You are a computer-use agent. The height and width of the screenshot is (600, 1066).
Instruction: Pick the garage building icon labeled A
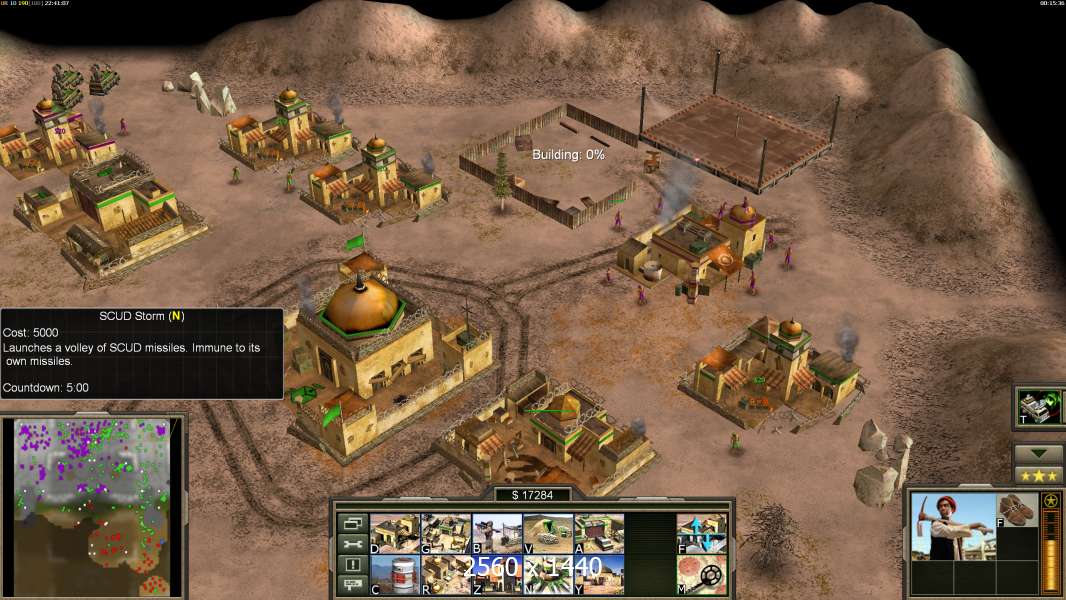pos(599,534)
